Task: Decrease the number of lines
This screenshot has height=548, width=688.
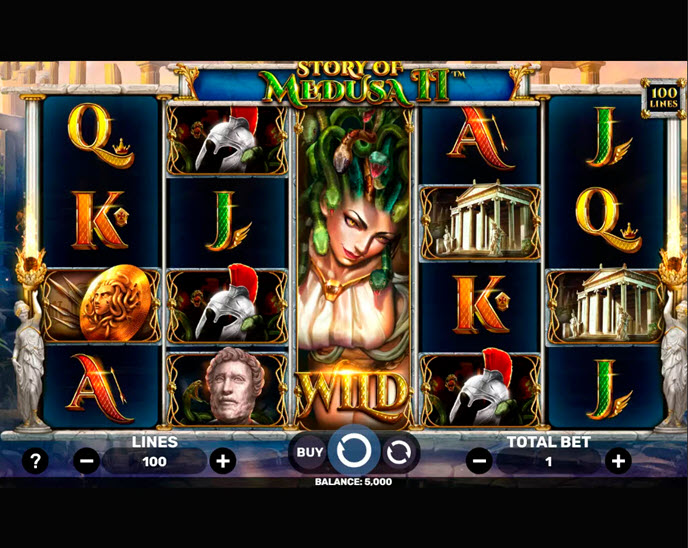Action: (87, 461)
